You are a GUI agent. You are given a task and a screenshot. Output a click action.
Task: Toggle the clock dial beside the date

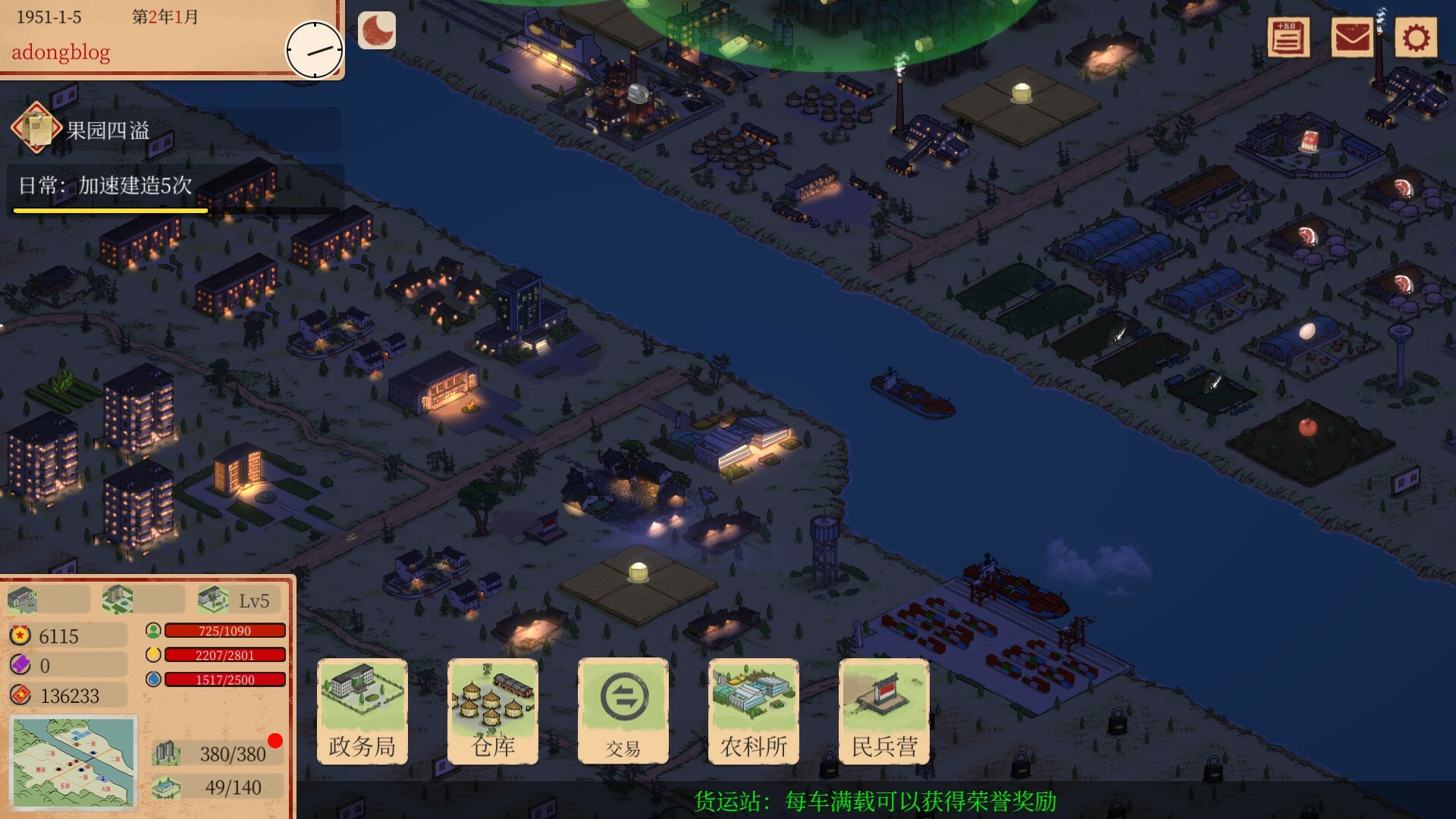pyautogui.click(x=314, y=50)
